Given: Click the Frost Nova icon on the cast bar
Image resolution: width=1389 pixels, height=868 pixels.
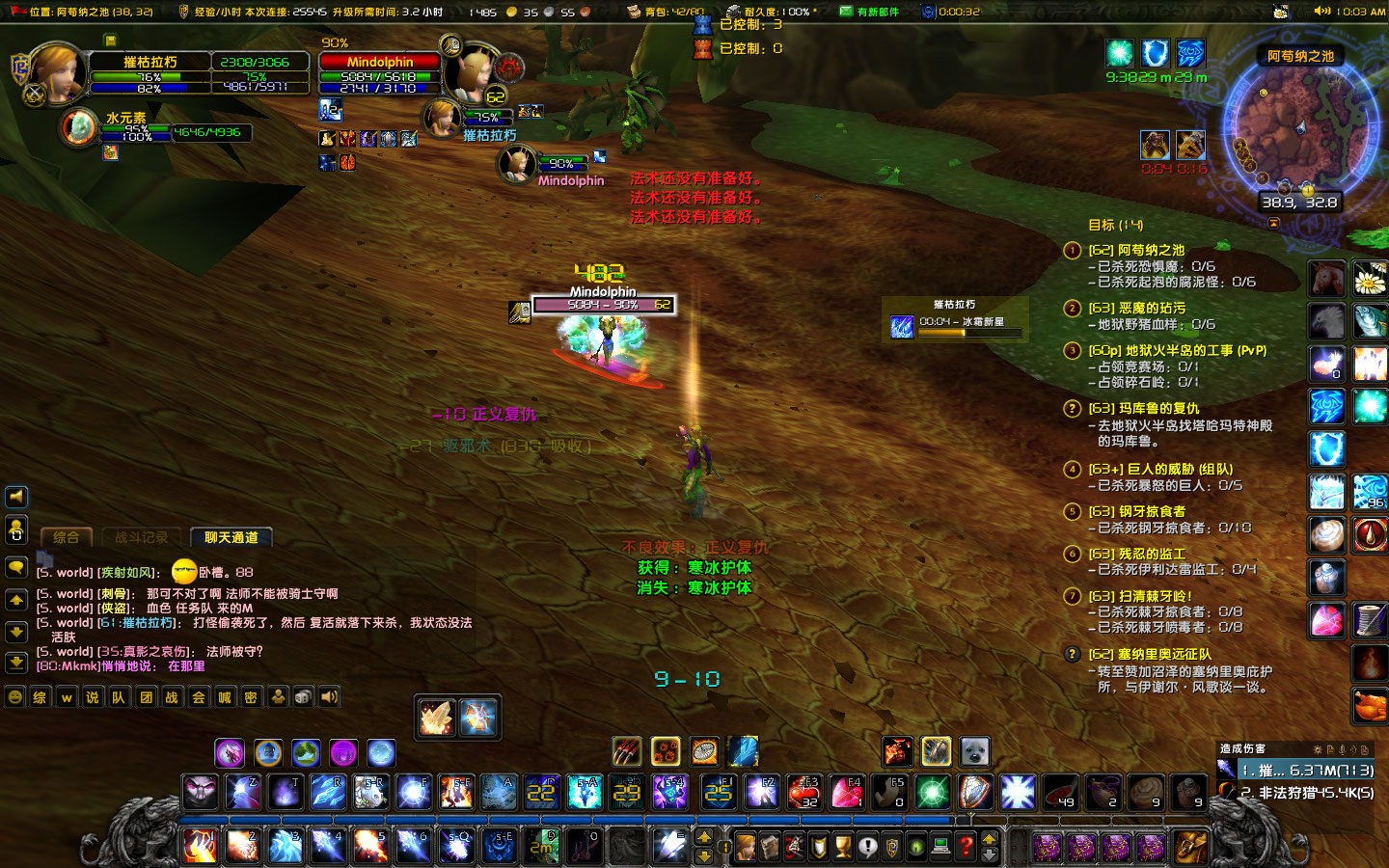Looking at the screenshot, I should pyautogui.click(x=902, y=326).
